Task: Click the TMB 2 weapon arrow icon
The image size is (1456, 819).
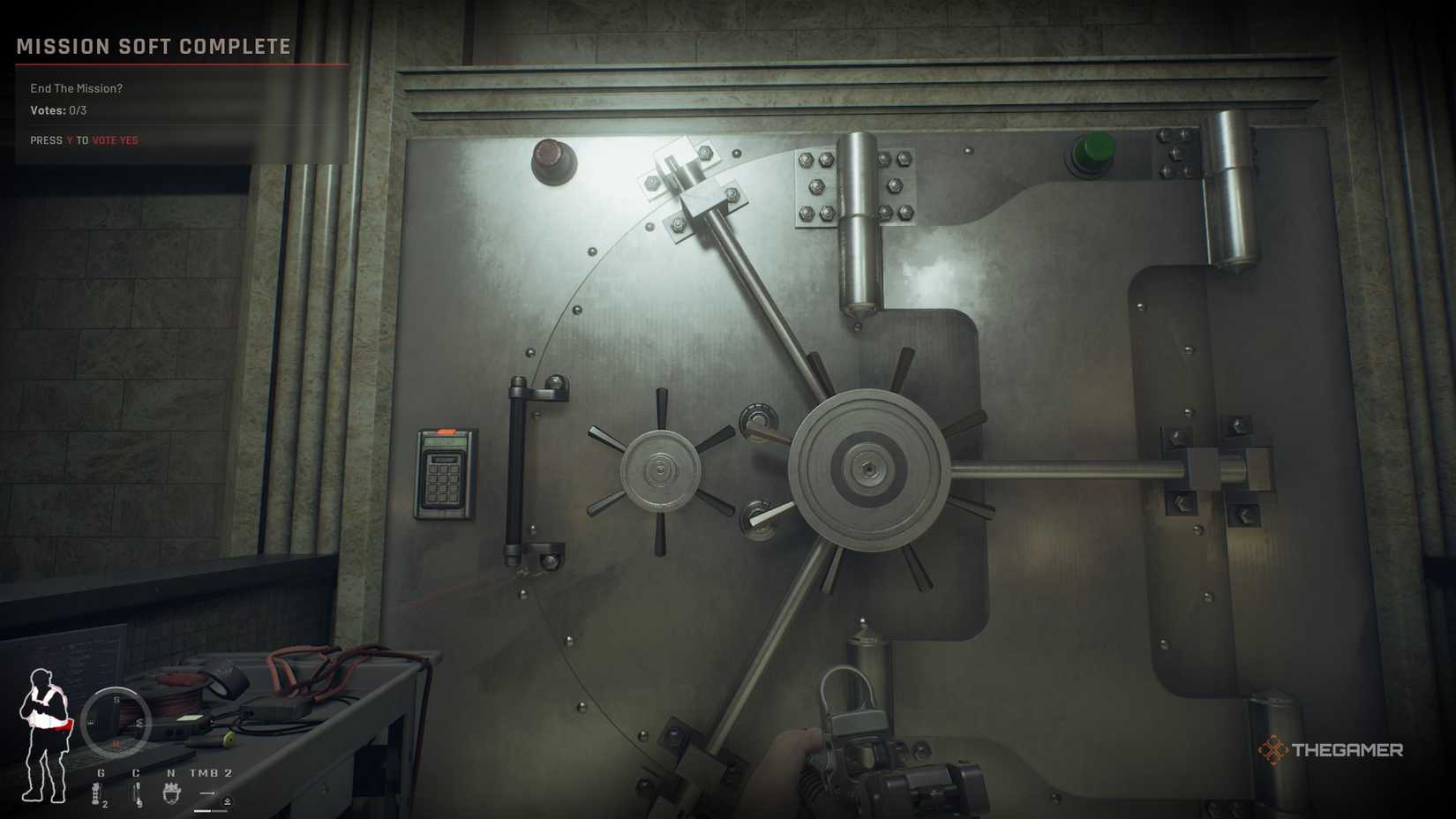Action: click(208, 793)
